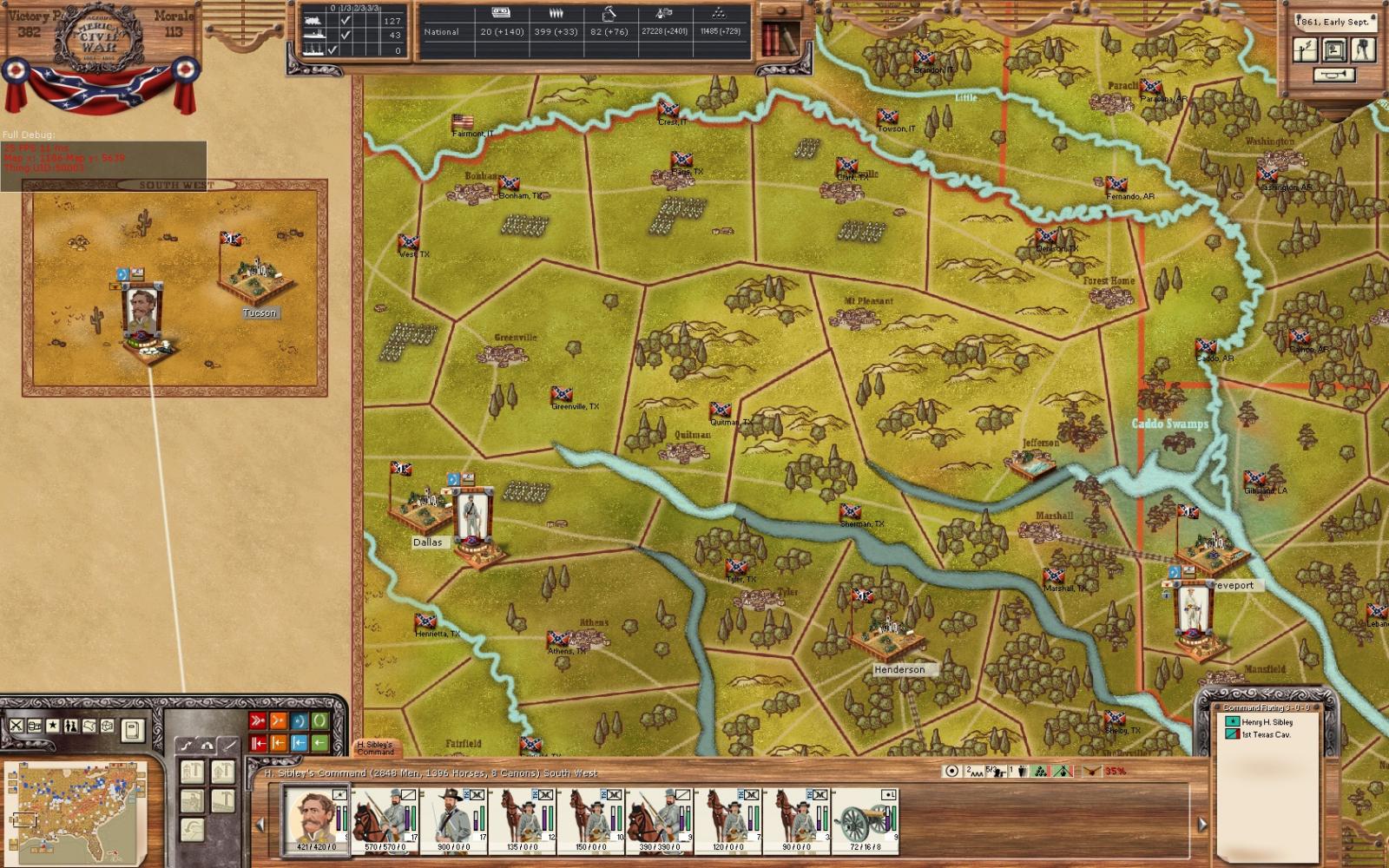Open the telegraph pole icon button
Image resolution: width=1389 pixels, height=868 pixels.
pyautogui.click(x=1306, y=49)
